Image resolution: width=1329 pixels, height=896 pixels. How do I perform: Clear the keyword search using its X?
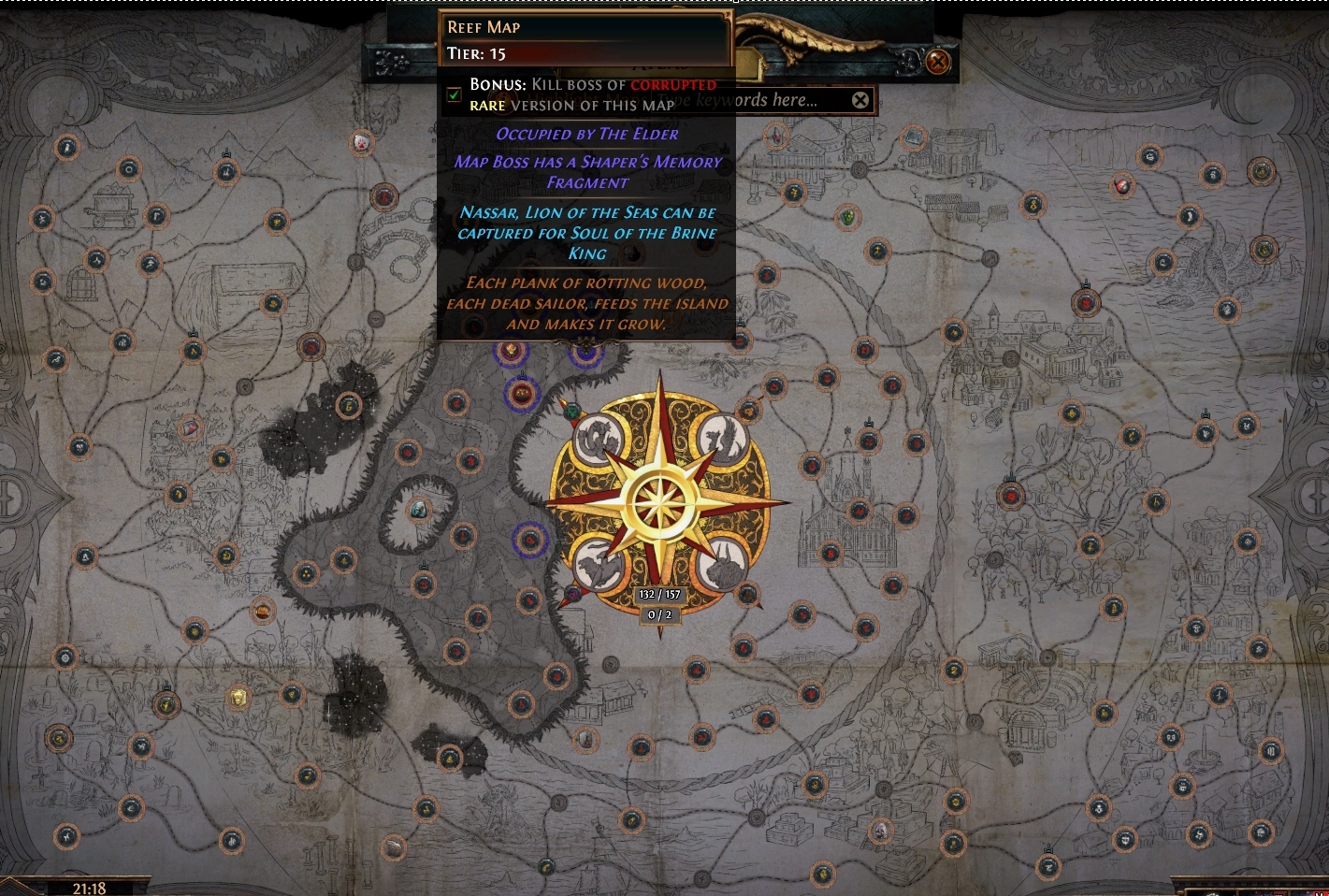coord(860,100)
